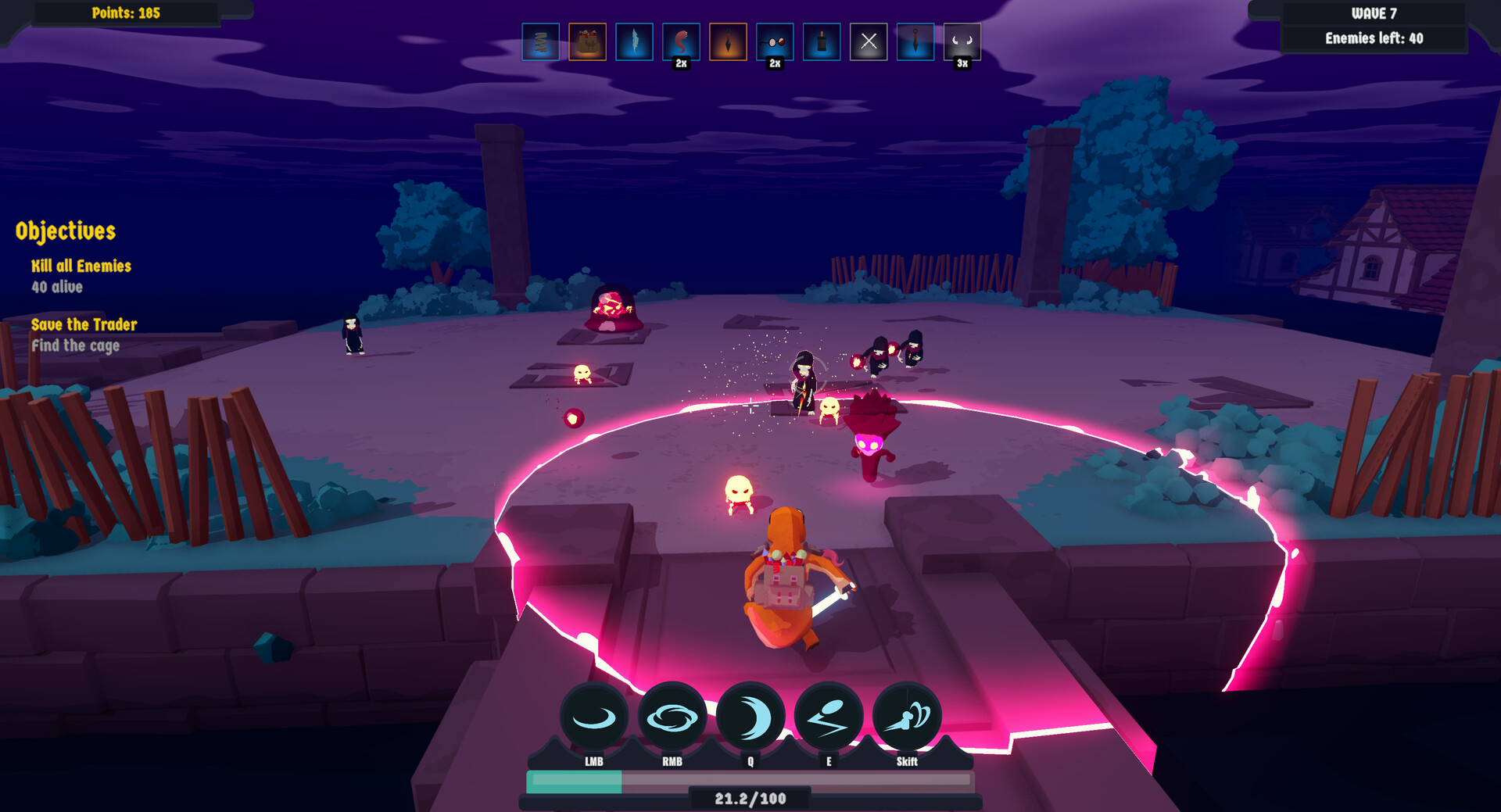Select the 3x horns item icon

click(963, 43)
